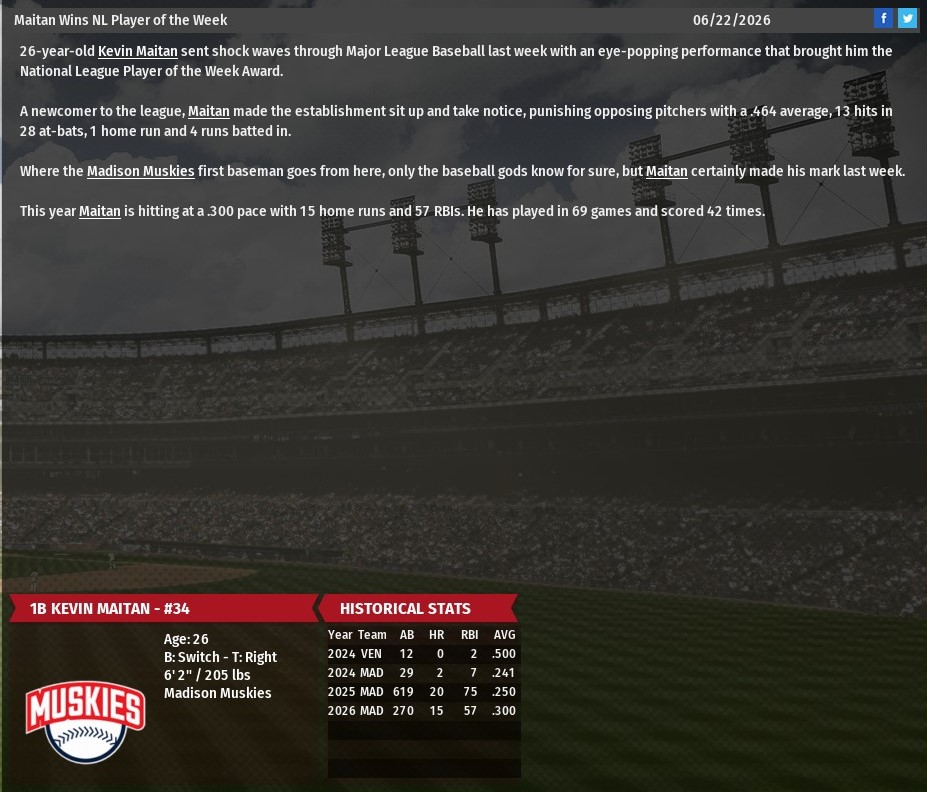The width and height of the screenshot is (927, 792).
Task: Click the Maitan link beside 'made the establishment'
Action: [x=209, y=111]
